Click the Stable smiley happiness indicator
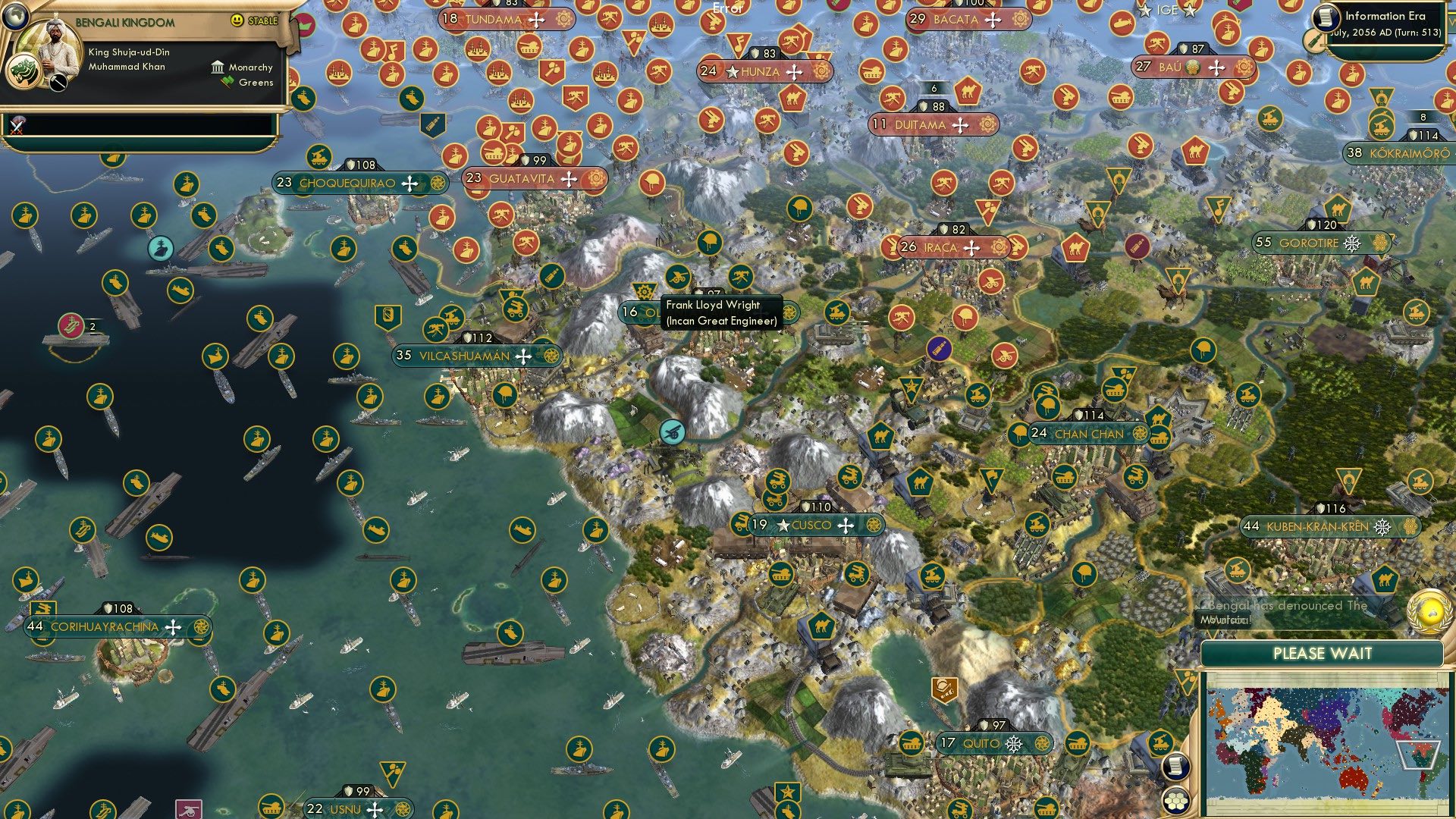The width and height of the screenshot is (1456, 819). (x=237, y=21)
